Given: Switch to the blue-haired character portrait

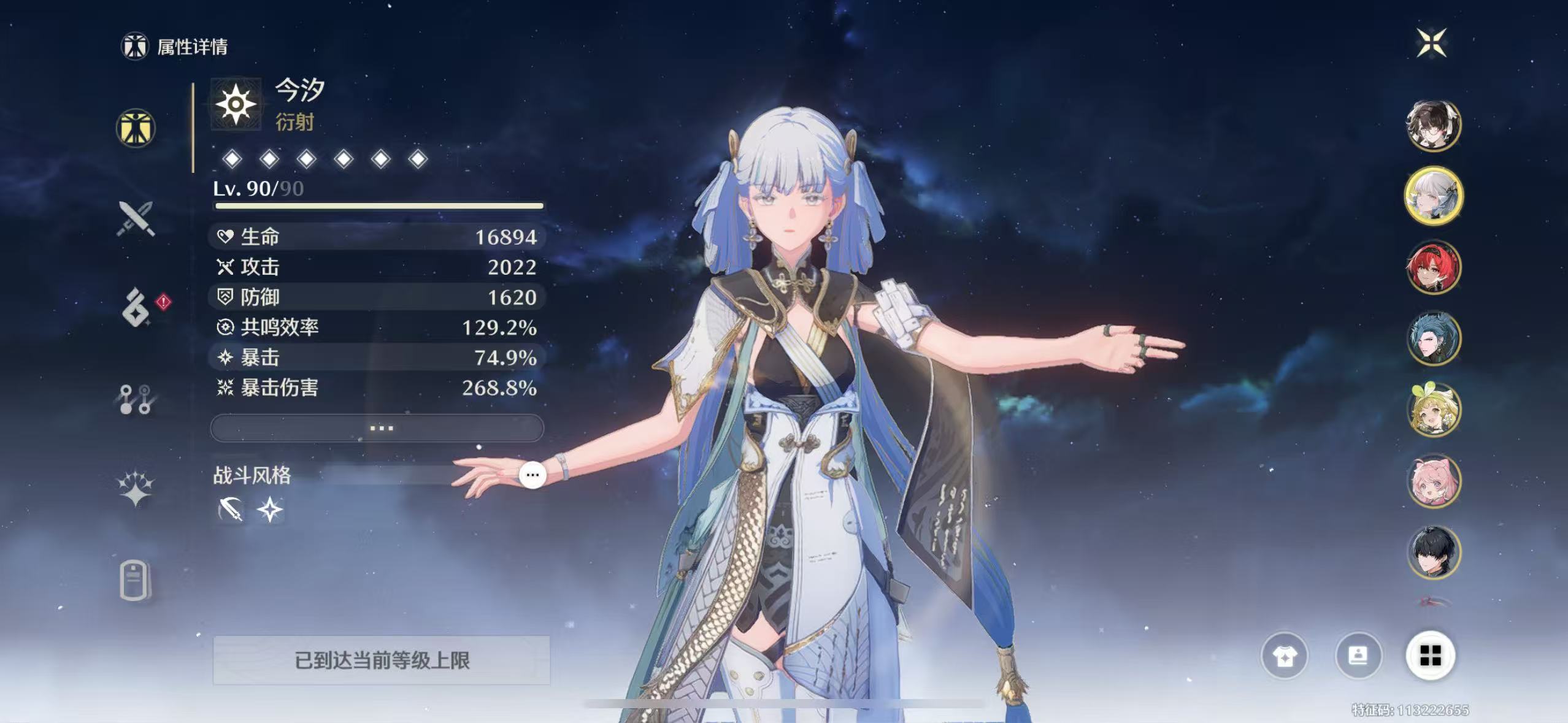Looking at the screenshot, I should pos(1433,339).
